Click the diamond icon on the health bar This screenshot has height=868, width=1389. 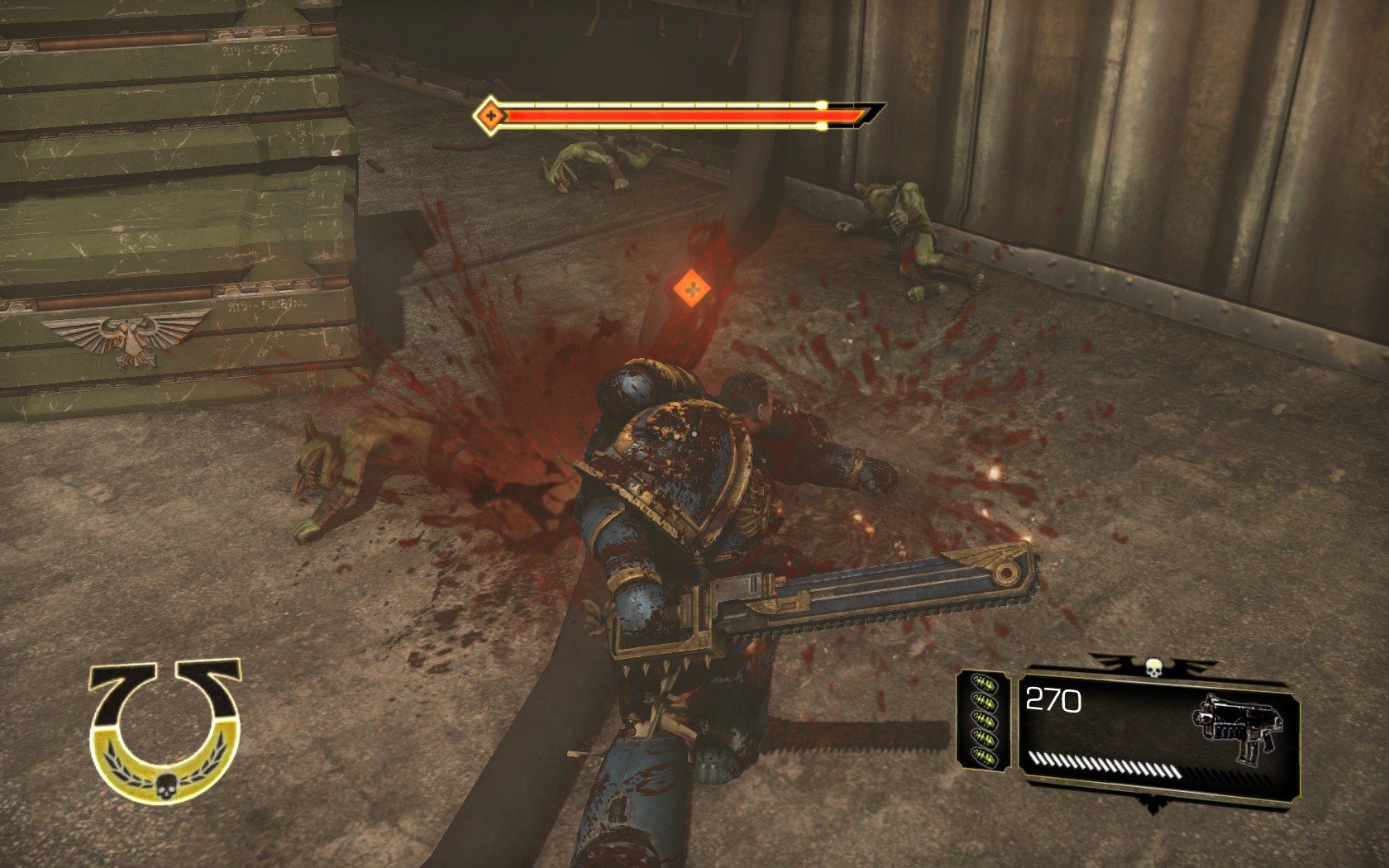pyautogui.click(x=490, y=117)
